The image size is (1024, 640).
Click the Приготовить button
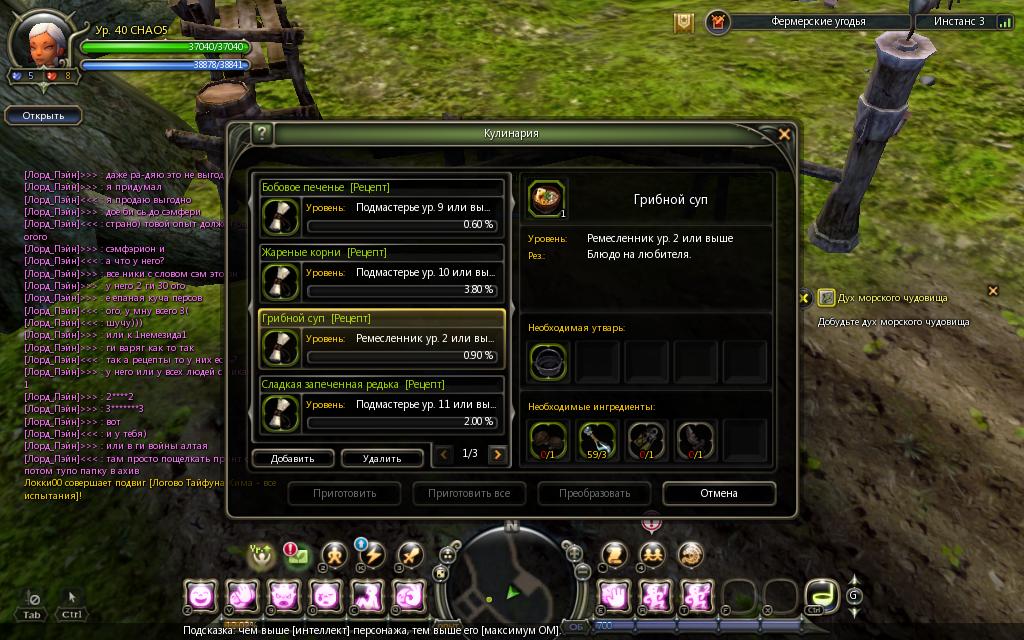tap(345, 493)
